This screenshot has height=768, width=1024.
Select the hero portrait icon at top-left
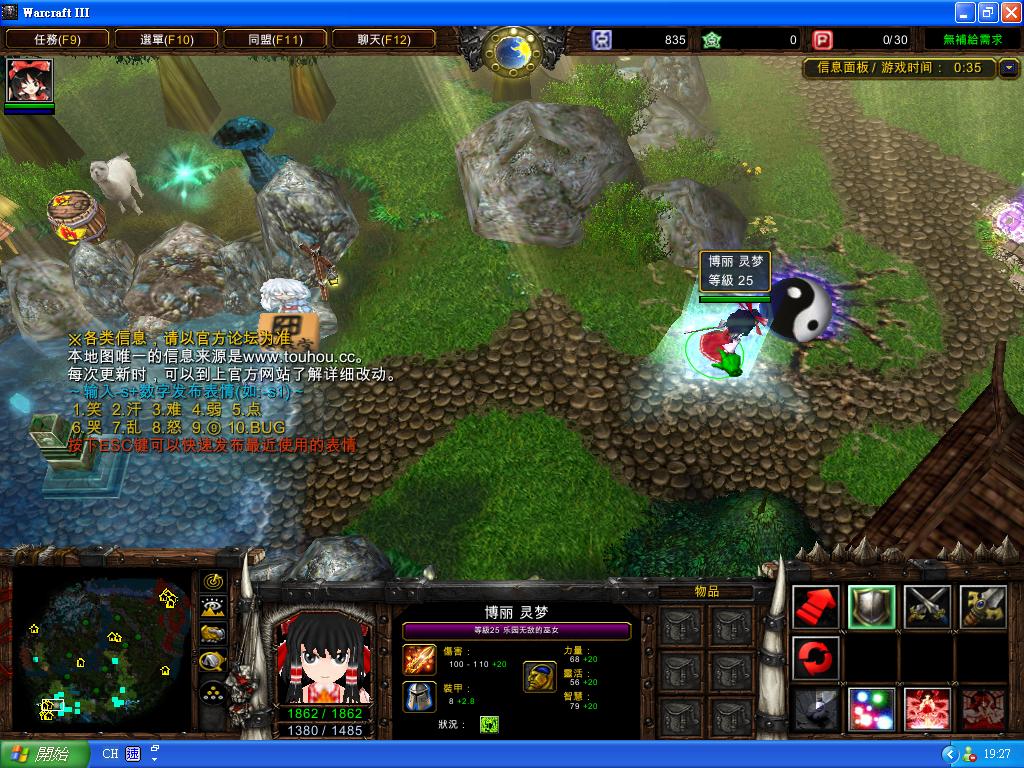pos(29,81)
